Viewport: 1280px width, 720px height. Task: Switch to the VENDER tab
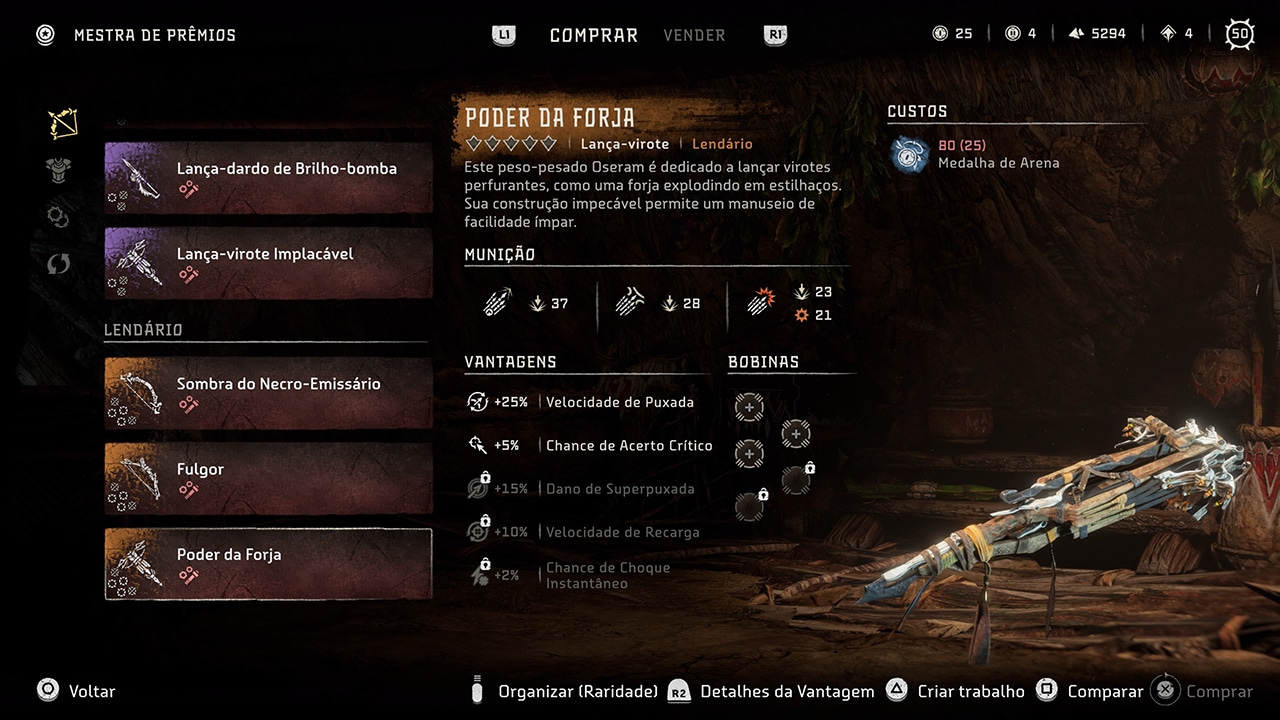pyautogui.click(x=694, y=35)
